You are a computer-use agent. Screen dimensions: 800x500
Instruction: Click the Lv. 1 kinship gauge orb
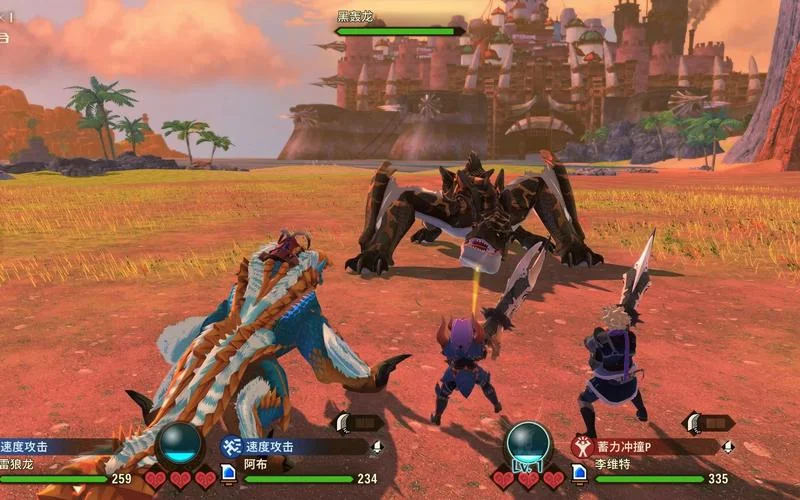(528, 443)
